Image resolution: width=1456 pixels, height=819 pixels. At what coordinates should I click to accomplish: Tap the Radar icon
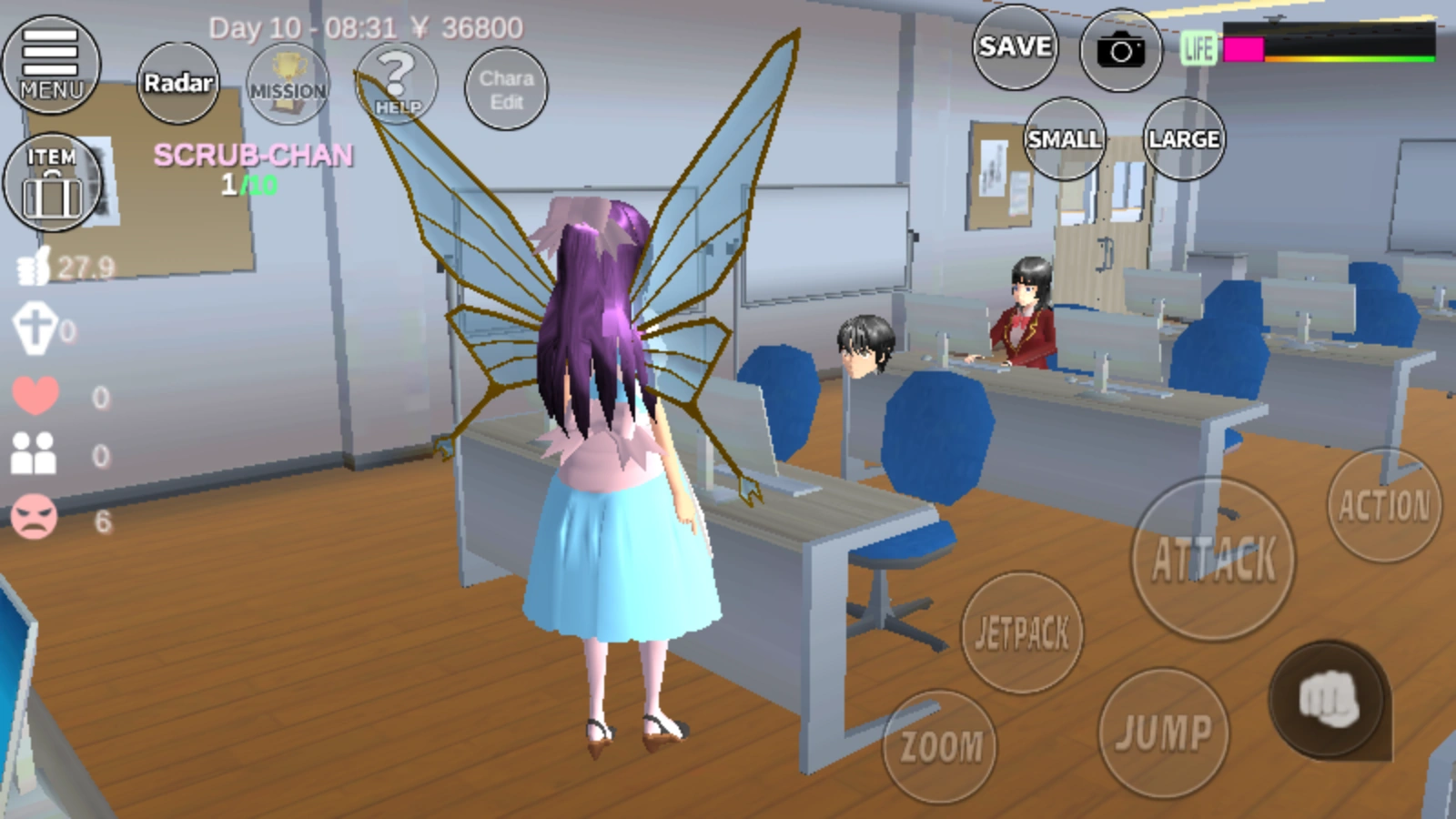pyautogui.click(x=178, y=83)
